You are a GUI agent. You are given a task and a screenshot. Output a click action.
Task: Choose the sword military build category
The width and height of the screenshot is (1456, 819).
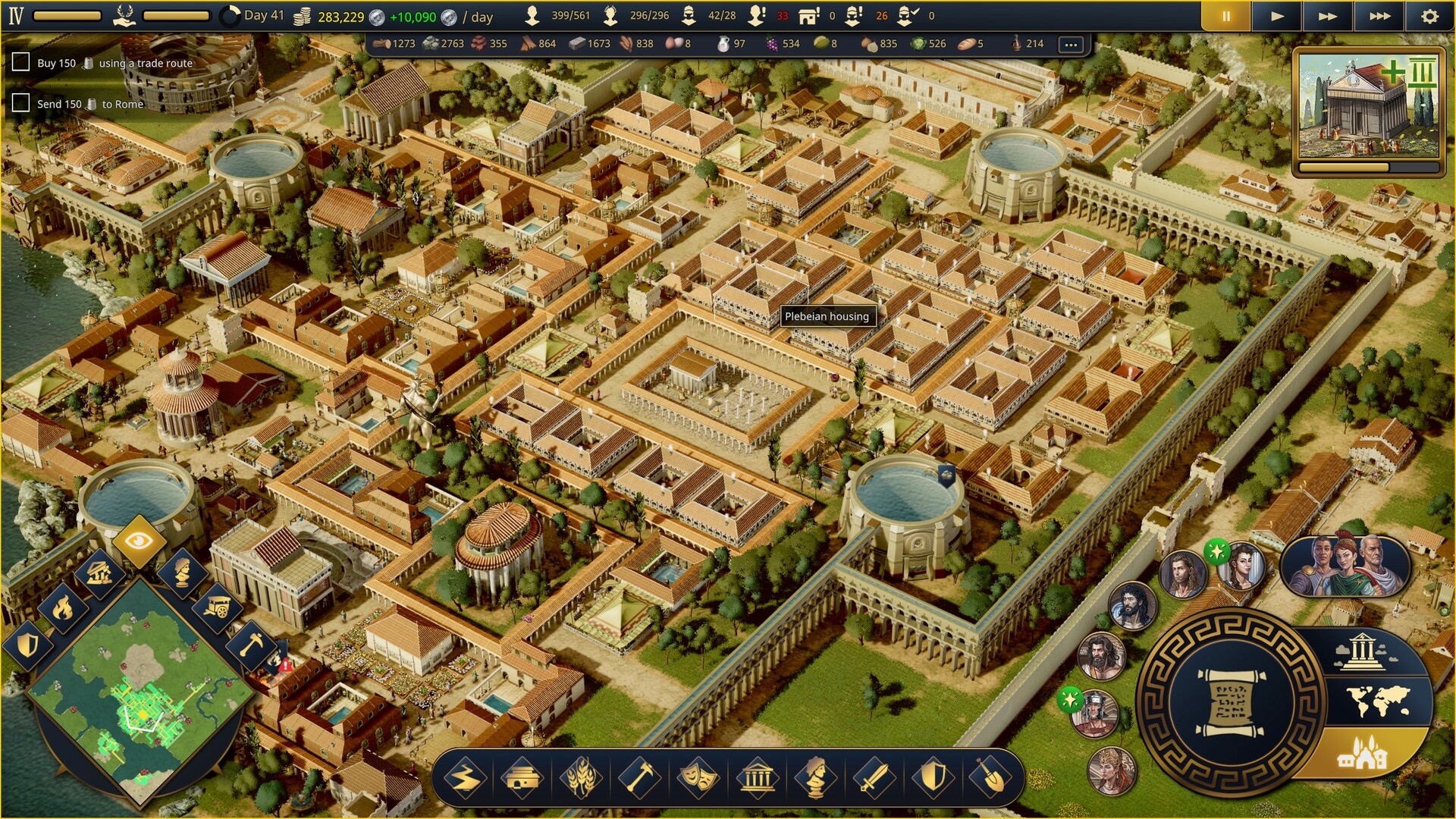(874, 778)
